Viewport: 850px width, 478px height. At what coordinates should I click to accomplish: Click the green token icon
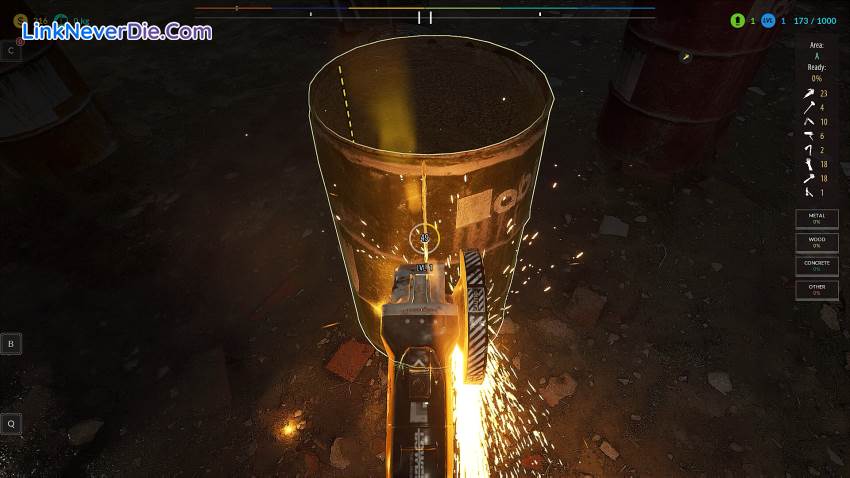click(738, 20)
